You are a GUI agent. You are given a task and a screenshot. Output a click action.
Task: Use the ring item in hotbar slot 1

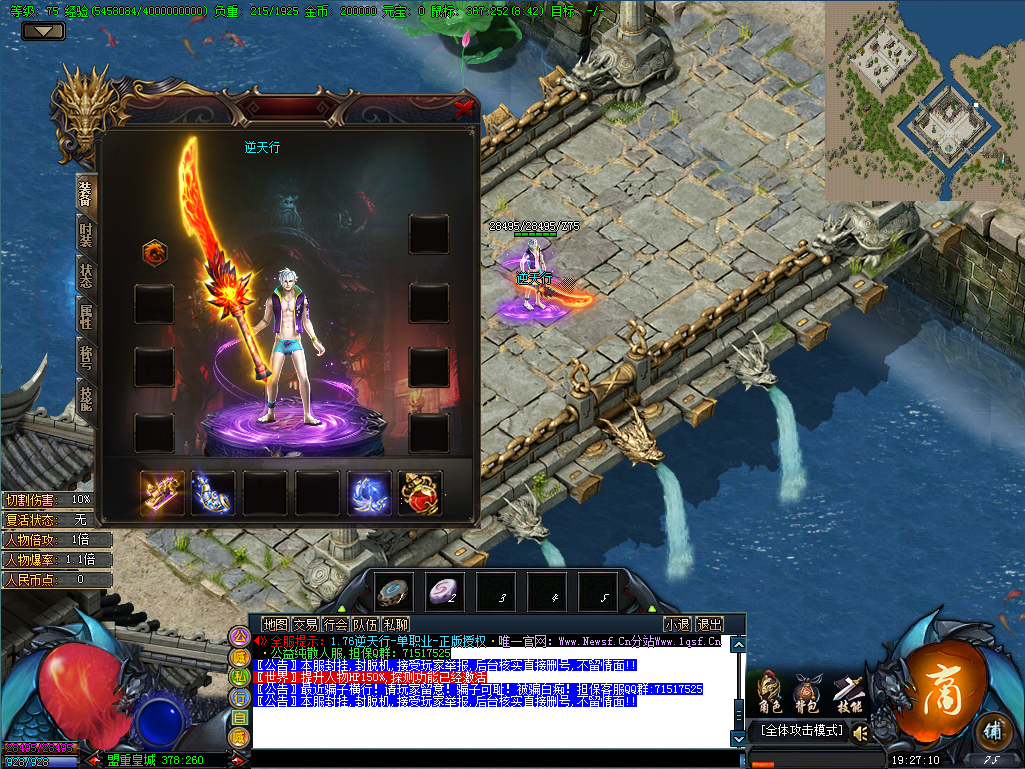click(x=393, y=592)
